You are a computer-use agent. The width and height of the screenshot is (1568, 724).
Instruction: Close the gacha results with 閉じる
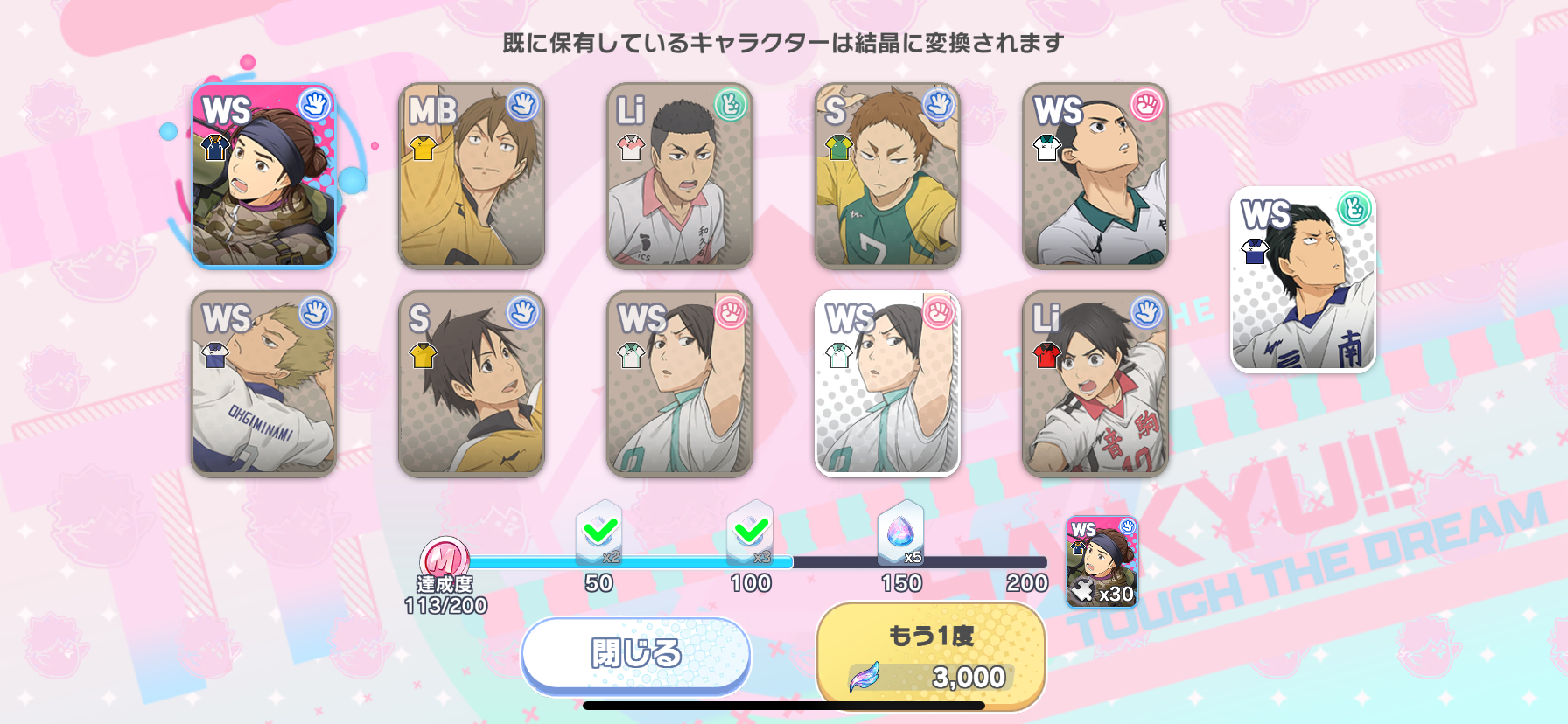tap(636, 654)
